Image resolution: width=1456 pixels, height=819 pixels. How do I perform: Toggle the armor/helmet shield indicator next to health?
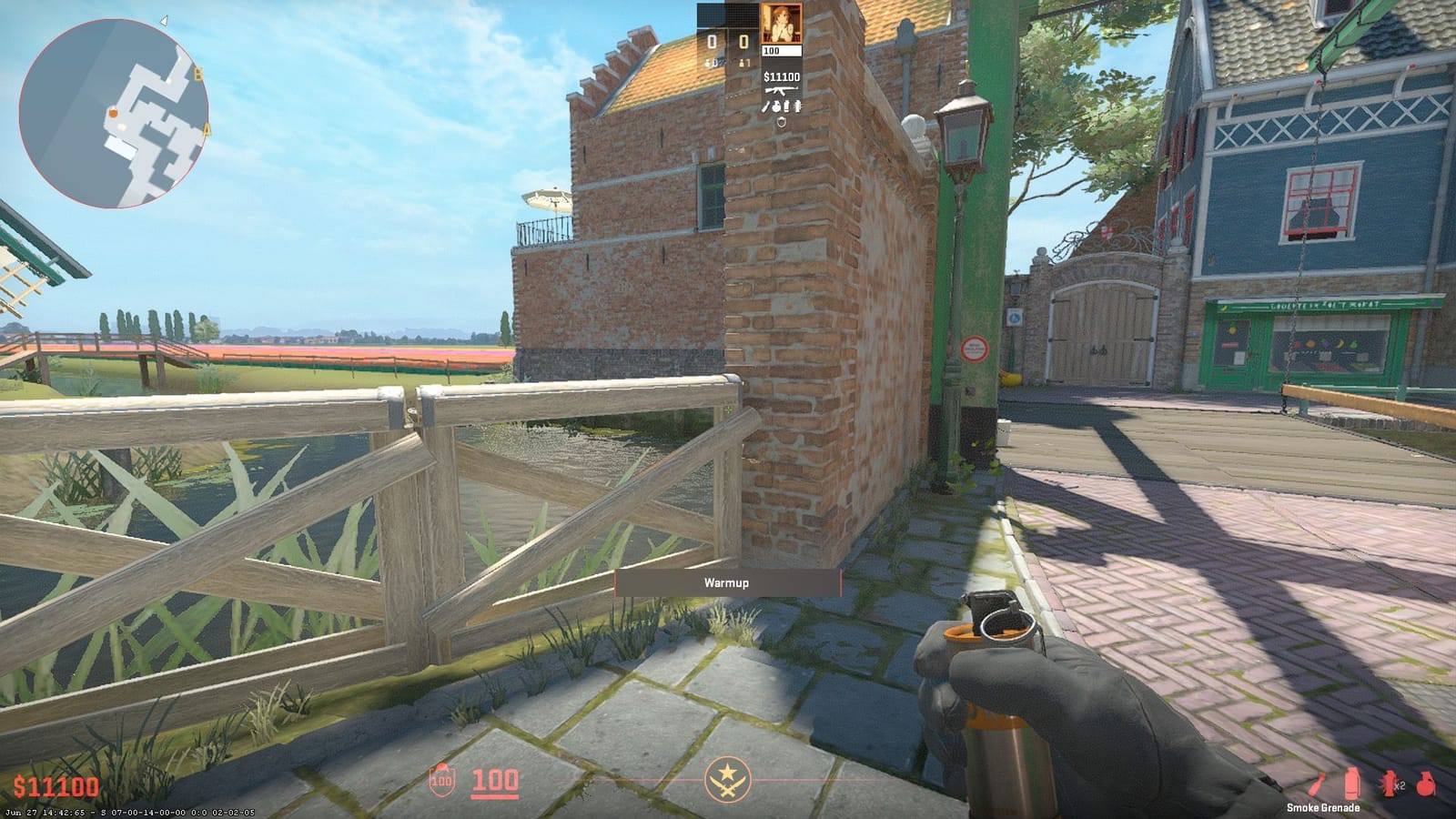coord(440,780)
